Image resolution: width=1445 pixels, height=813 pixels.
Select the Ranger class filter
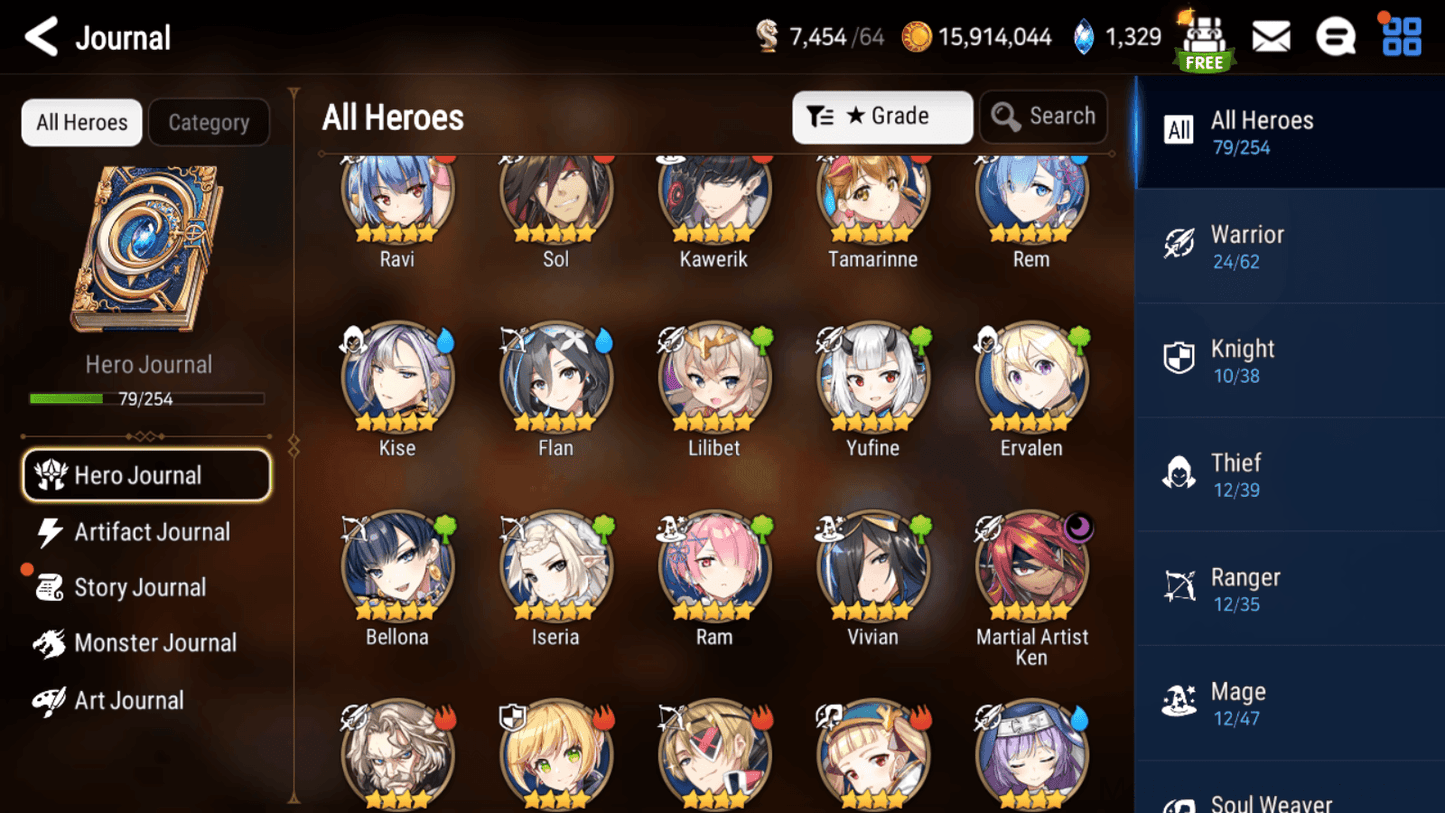(x=1289, y=588)
